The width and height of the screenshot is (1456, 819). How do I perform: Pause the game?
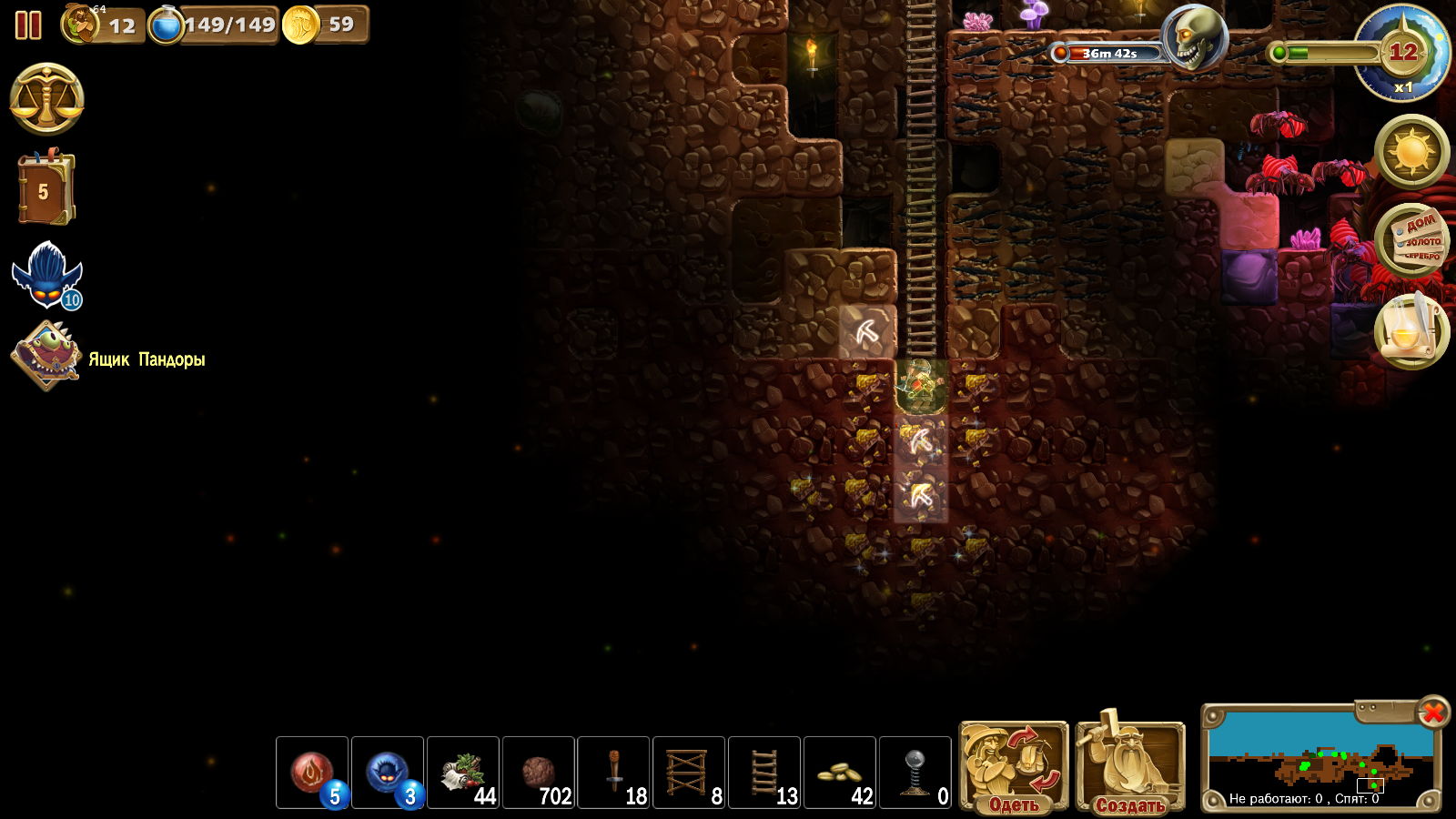click(x=28, y=25)
